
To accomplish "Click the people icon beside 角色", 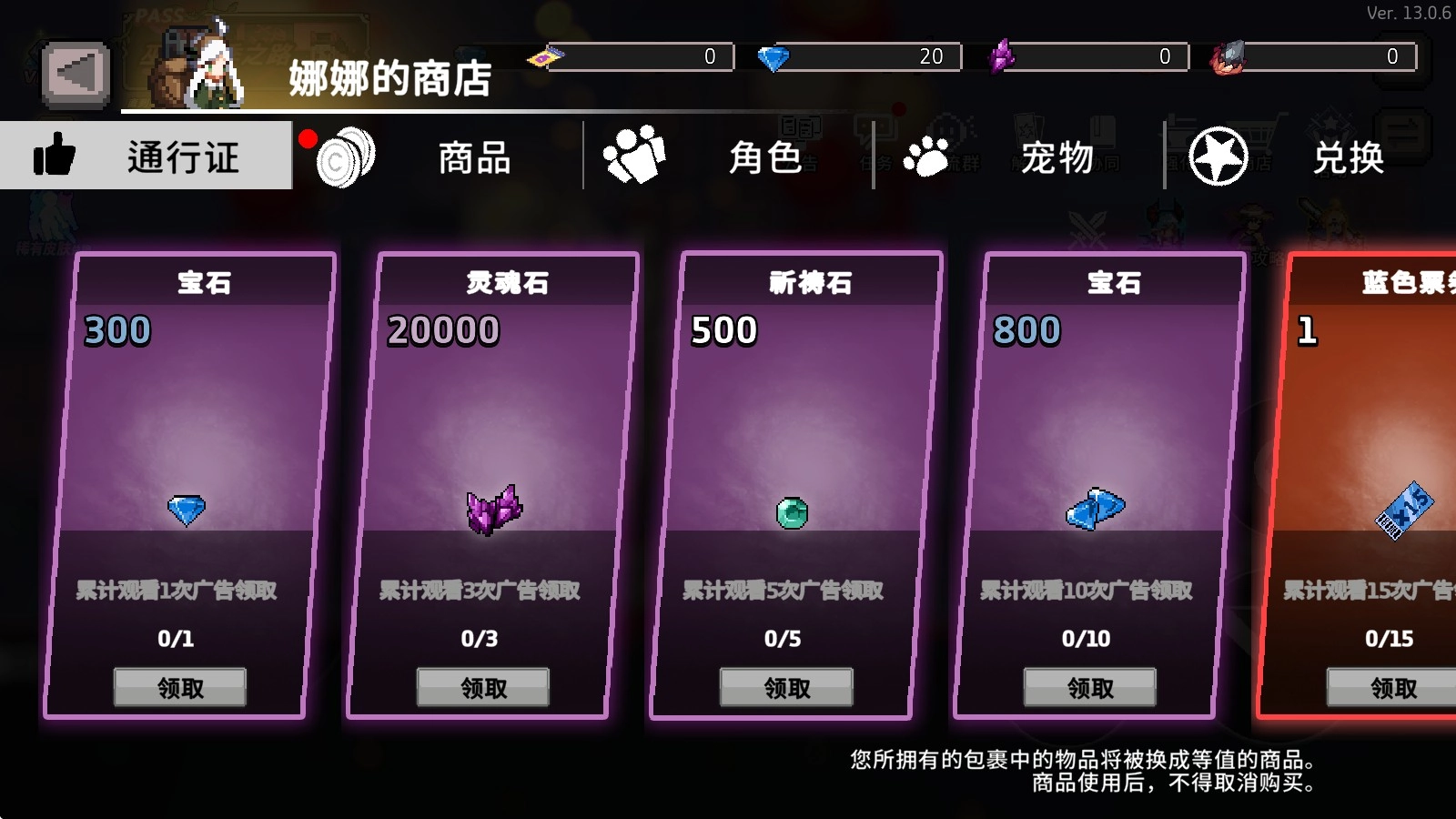I will click(634, 155).
